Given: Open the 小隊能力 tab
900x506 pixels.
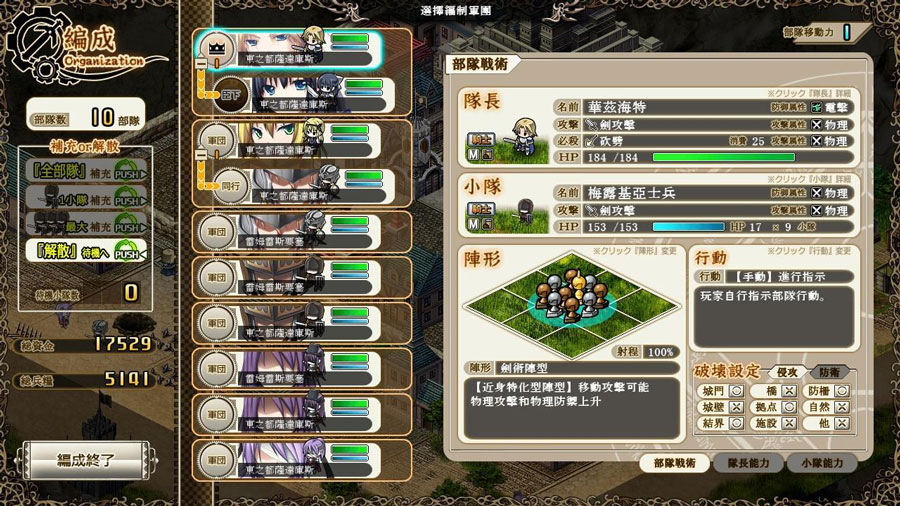Looking at the screenshot, I should pyautogui.click(x=819, y=463).
